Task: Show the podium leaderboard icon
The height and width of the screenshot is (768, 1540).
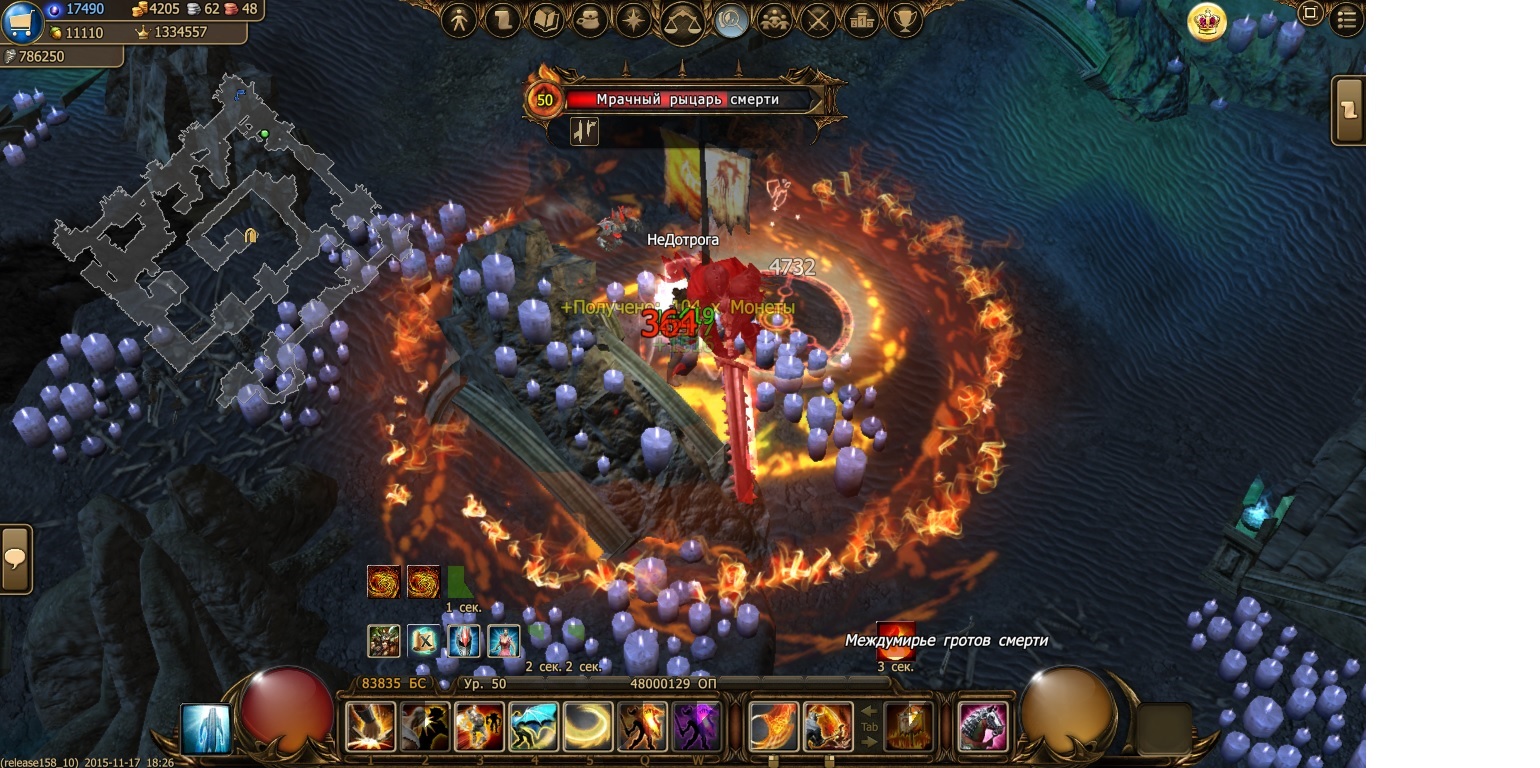Action: 861,20
